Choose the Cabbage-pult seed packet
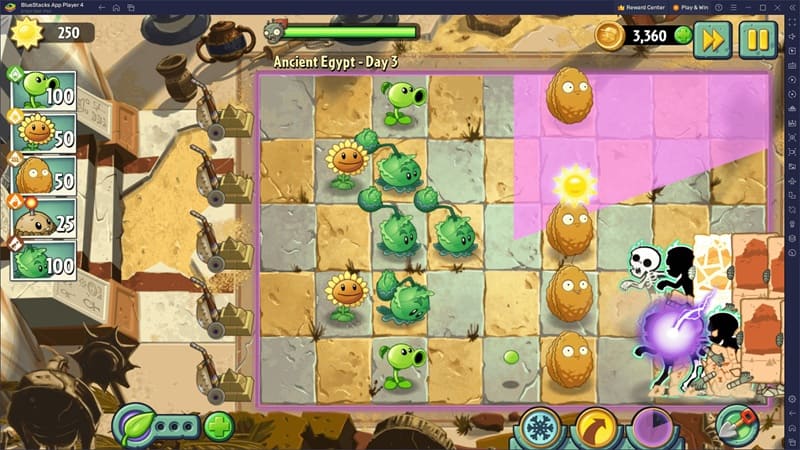Image resolution: width=800 pixels, height=450 pixels. (x=45, y=260)
